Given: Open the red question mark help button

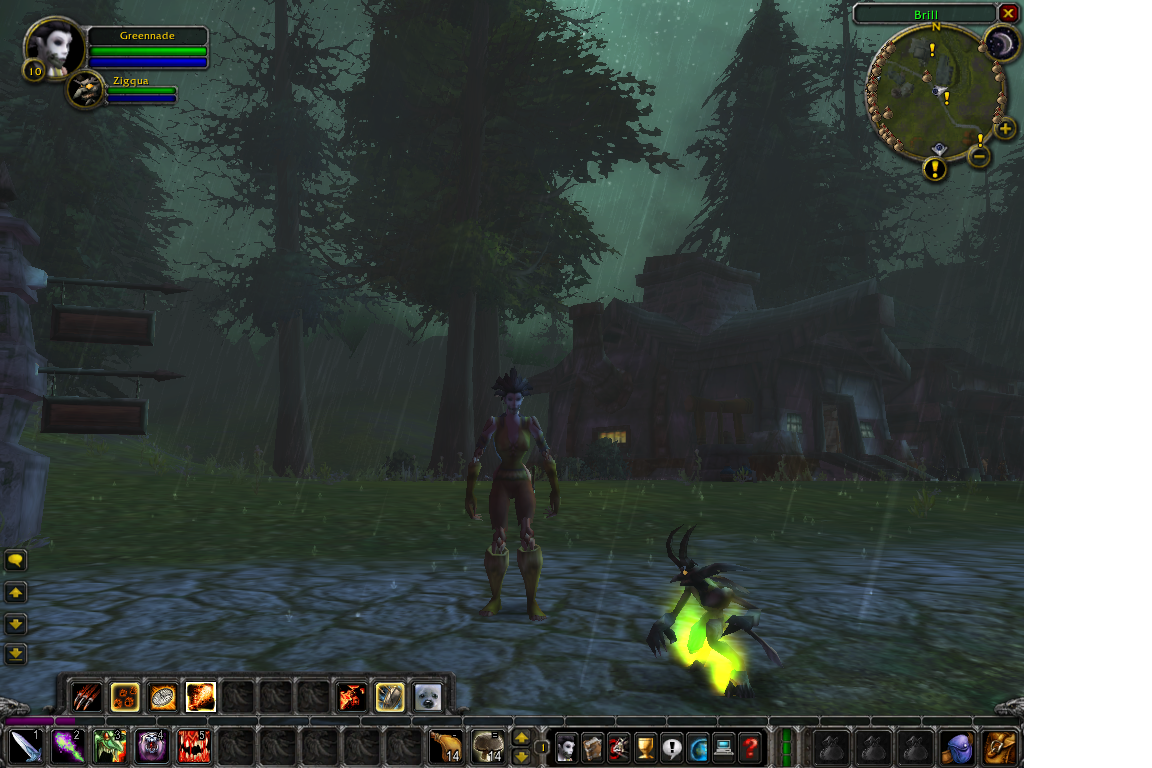Looking at the screenshot, I should click(x=749, y=746).
